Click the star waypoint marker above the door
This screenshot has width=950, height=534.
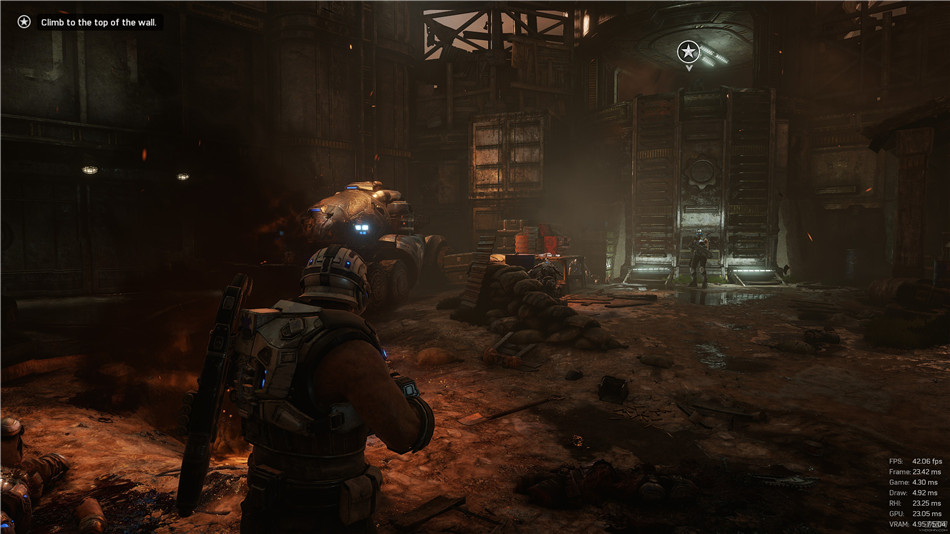pos(688,51)
